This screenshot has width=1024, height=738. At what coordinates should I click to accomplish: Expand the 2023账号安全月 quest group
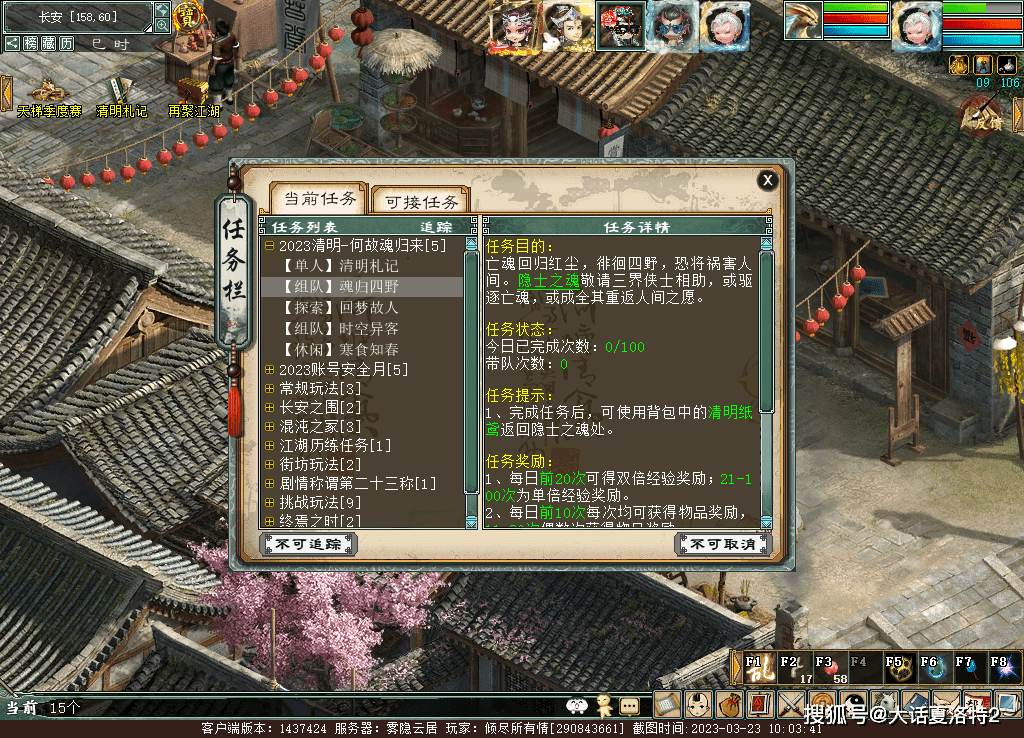click(x=270, y=371)
